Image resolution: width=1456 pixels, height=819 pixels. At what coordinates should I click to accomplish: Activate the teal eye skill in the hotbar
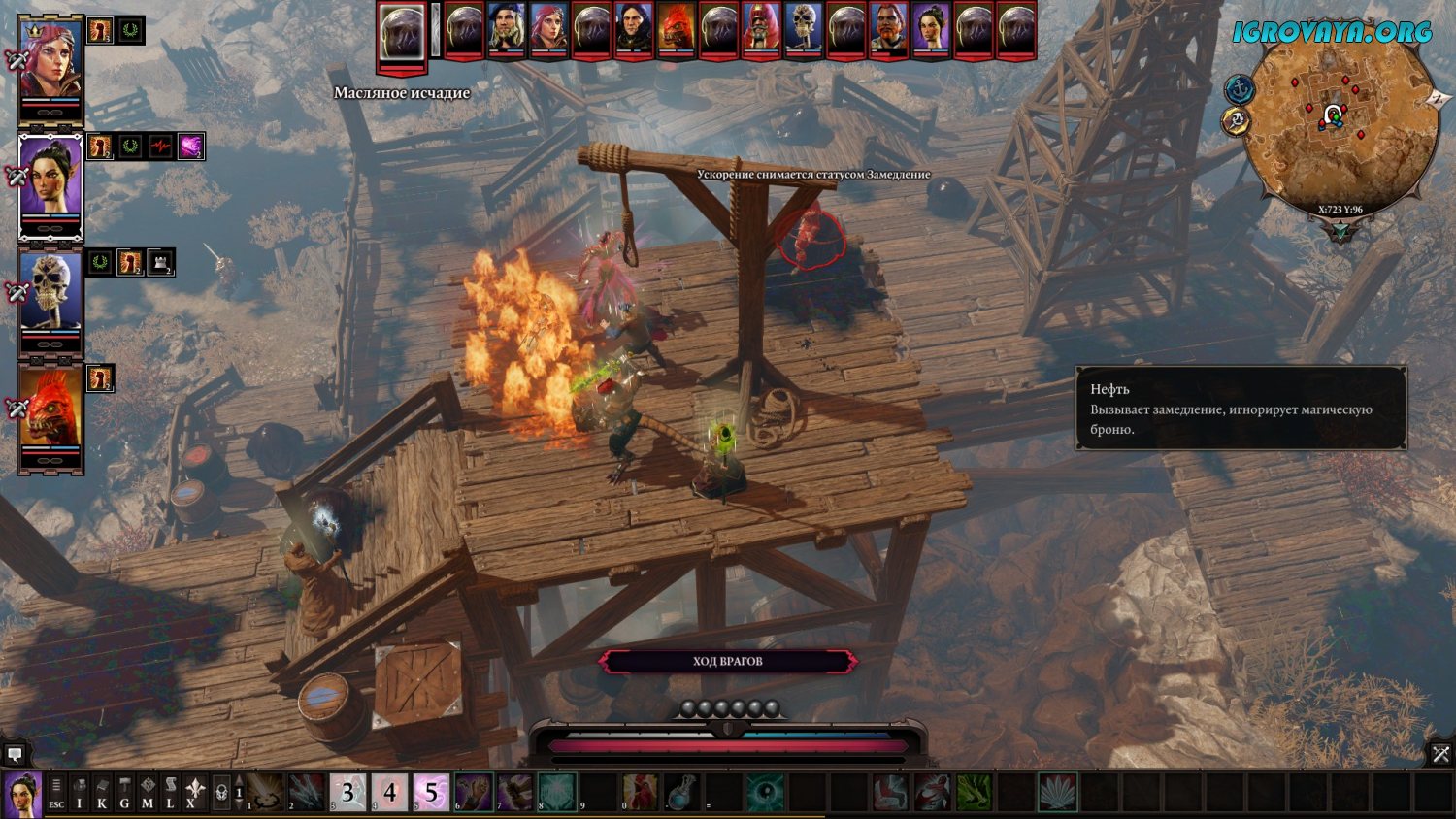[765, 793]
